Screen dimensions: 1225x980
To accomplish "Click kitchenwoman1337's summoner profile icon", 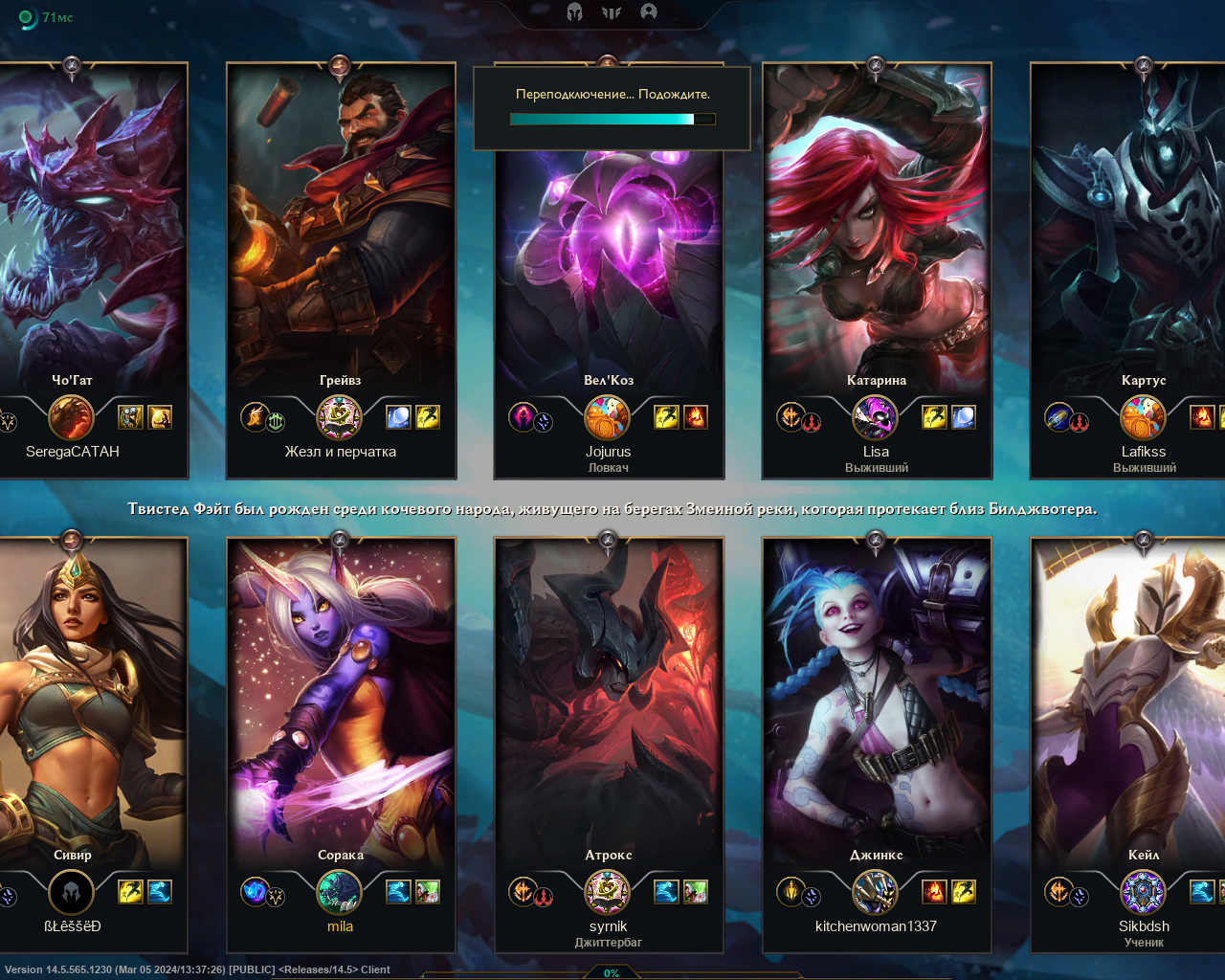I will pos(875,892).
